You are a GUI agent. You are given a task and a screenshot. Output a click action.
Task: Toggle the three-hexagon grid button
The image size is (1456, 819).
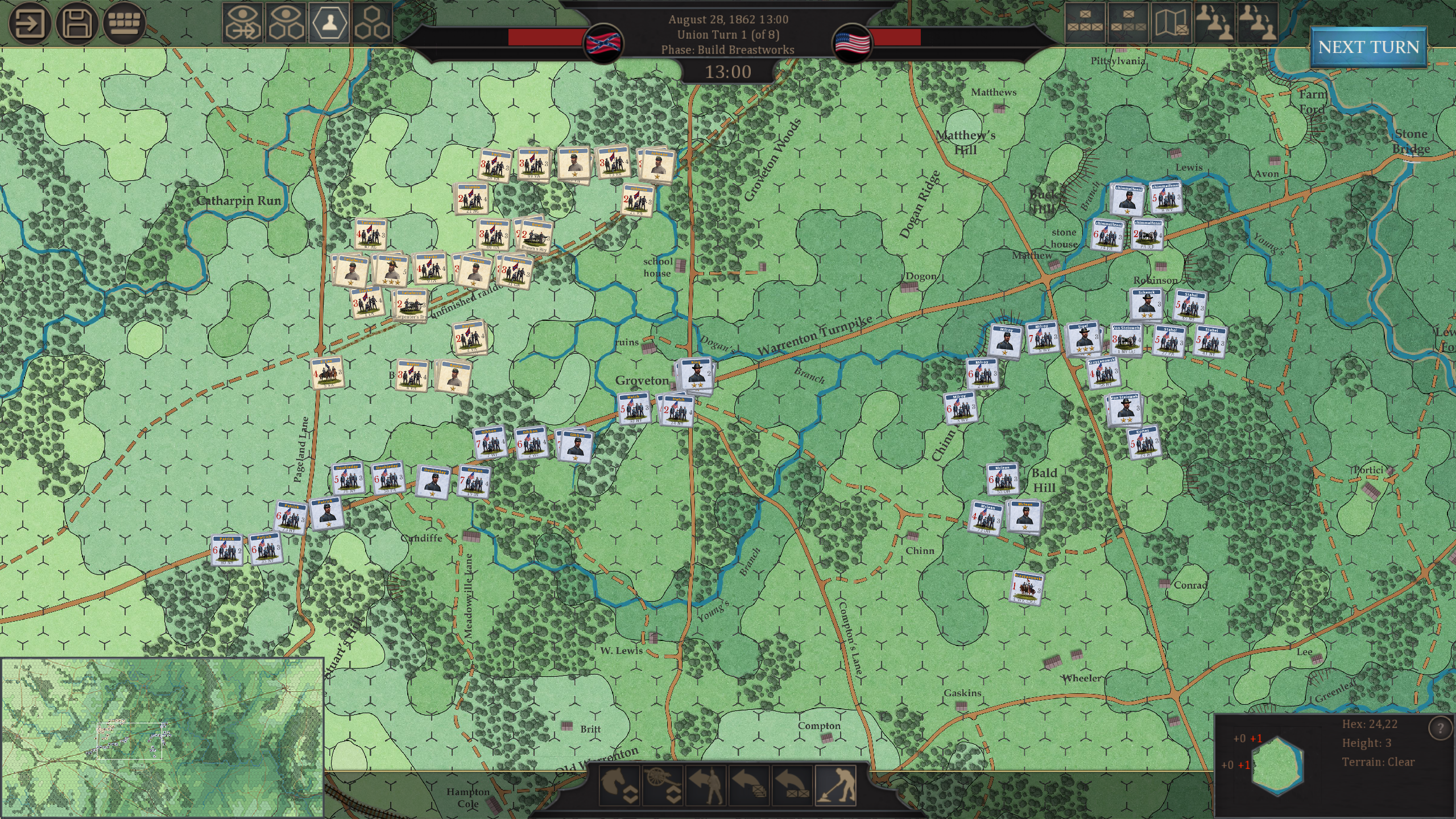[x=372, y=23]
